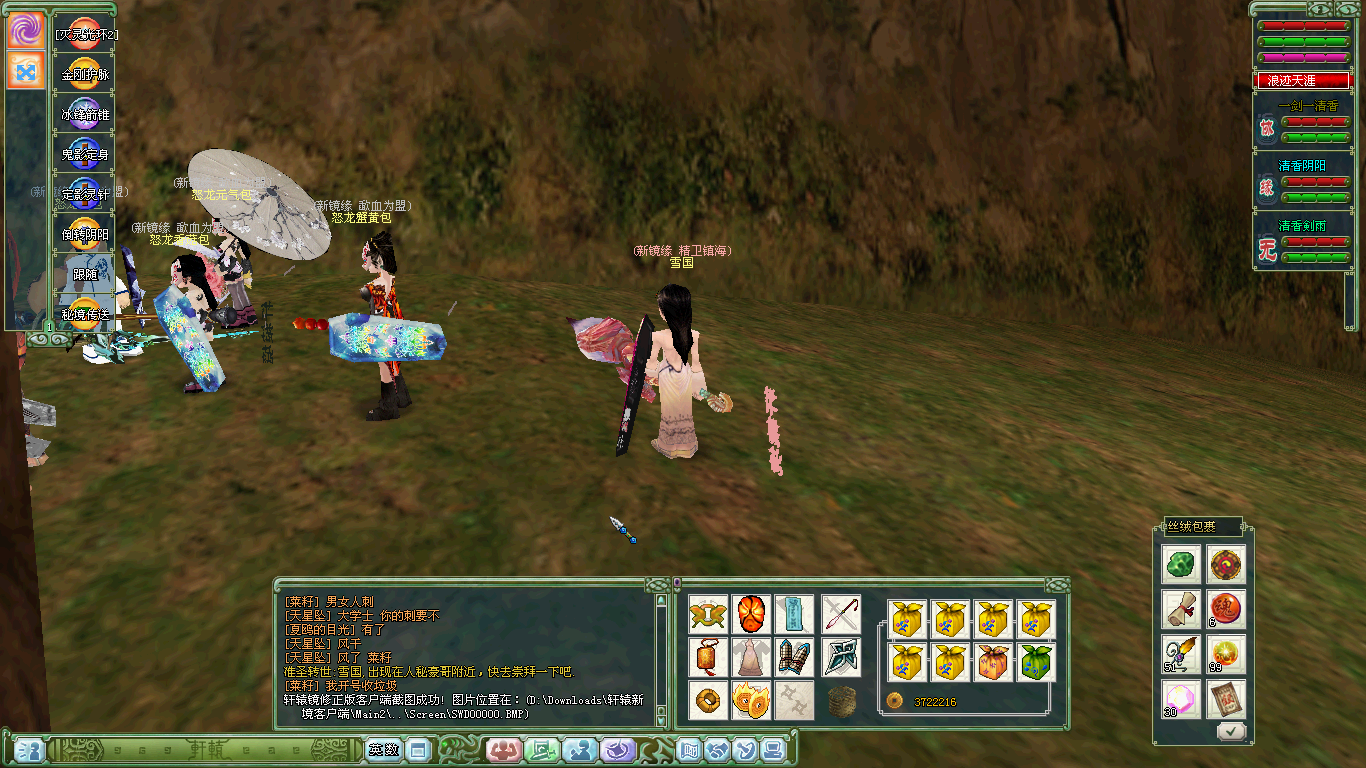Toggle the 英数 input mode button
The width and height of the screenshot is (1366, 768).
(x=383, y=749)
